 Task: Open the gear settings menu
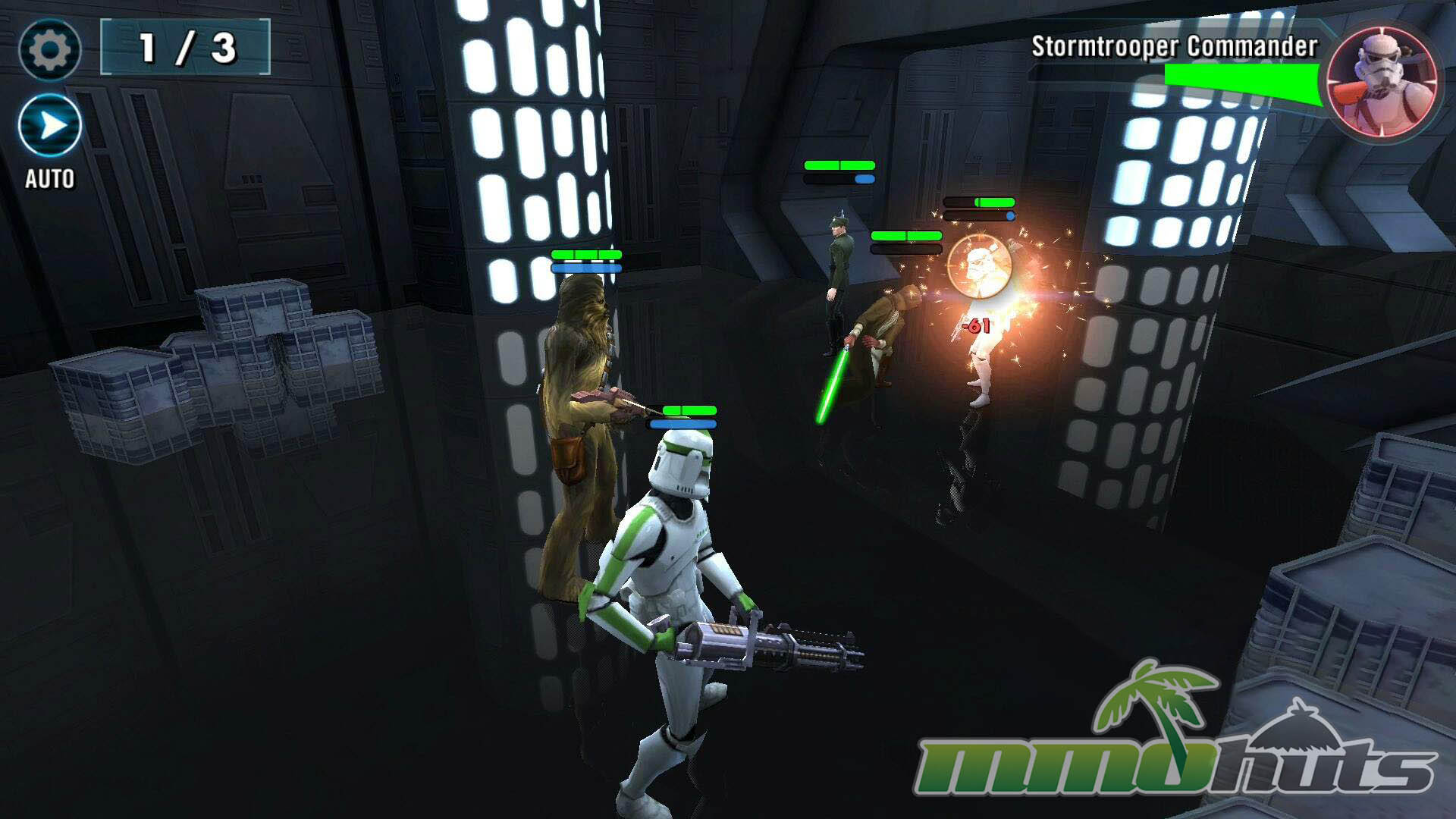coord(50,50)
